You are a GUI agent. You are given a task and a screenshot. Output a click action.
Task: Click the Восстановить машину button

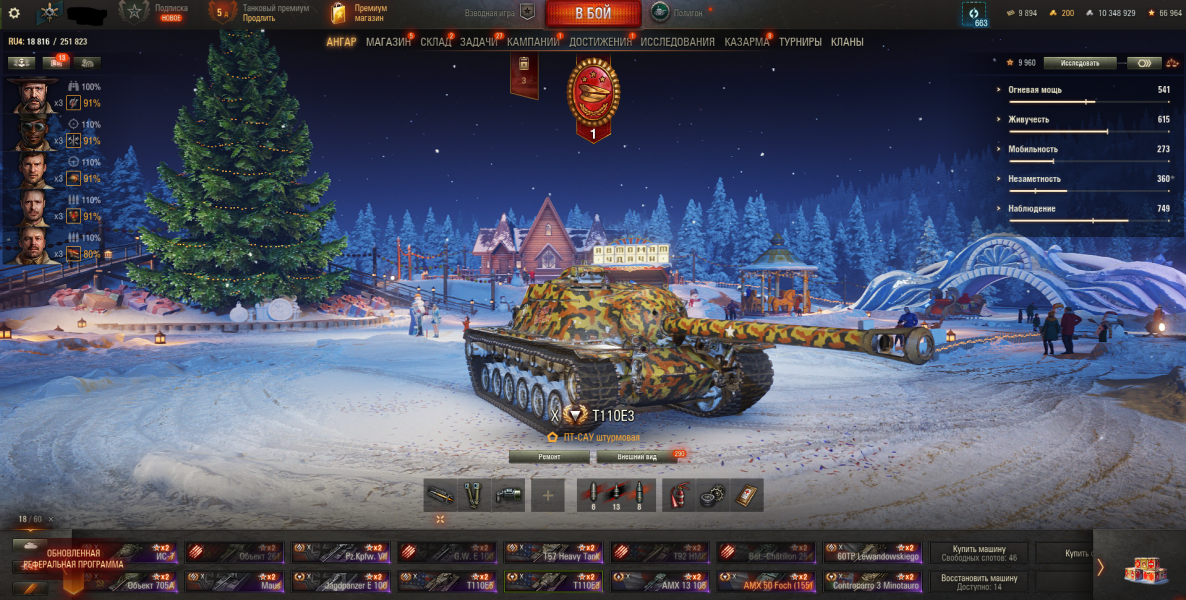979,581
